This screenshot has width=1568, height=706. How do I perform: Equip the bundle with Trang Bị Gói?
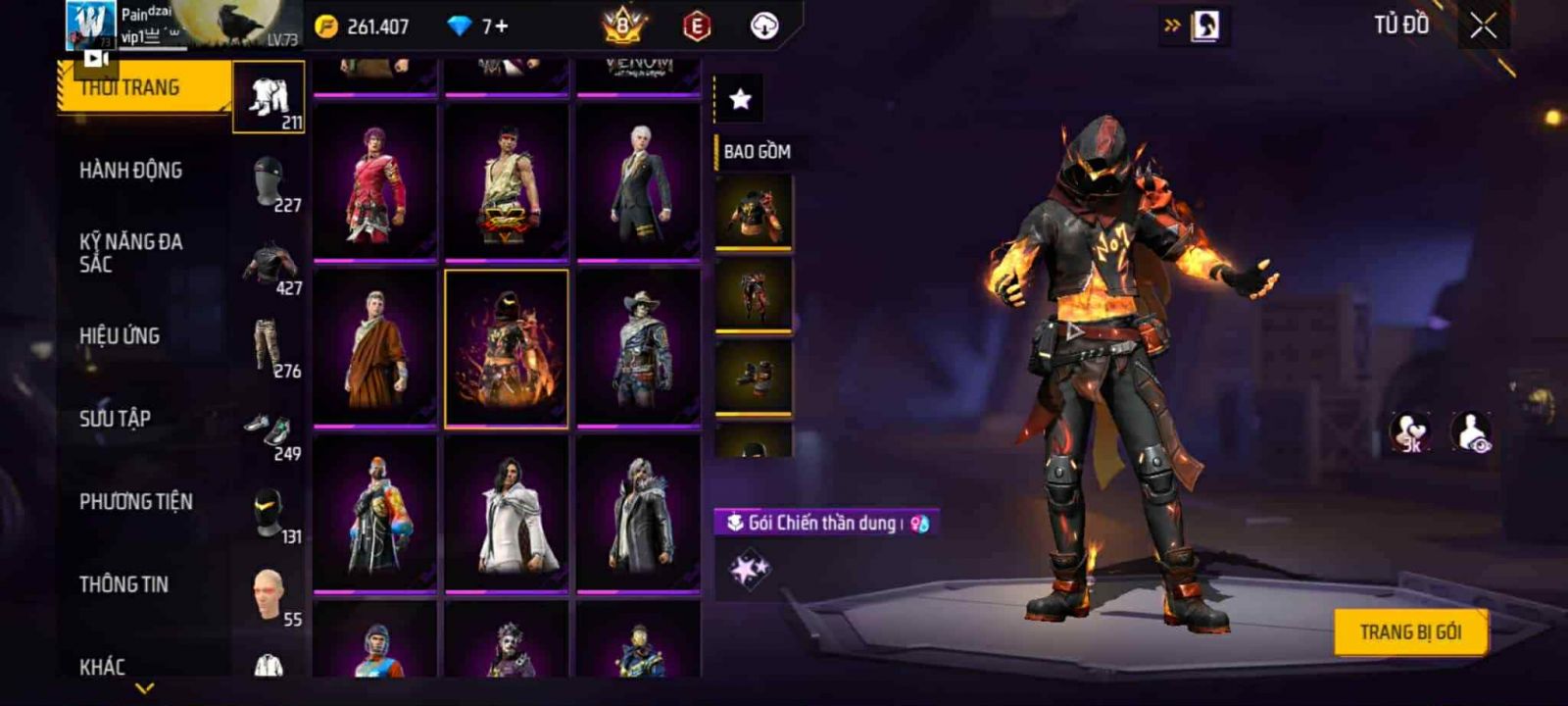[1410, 632]
